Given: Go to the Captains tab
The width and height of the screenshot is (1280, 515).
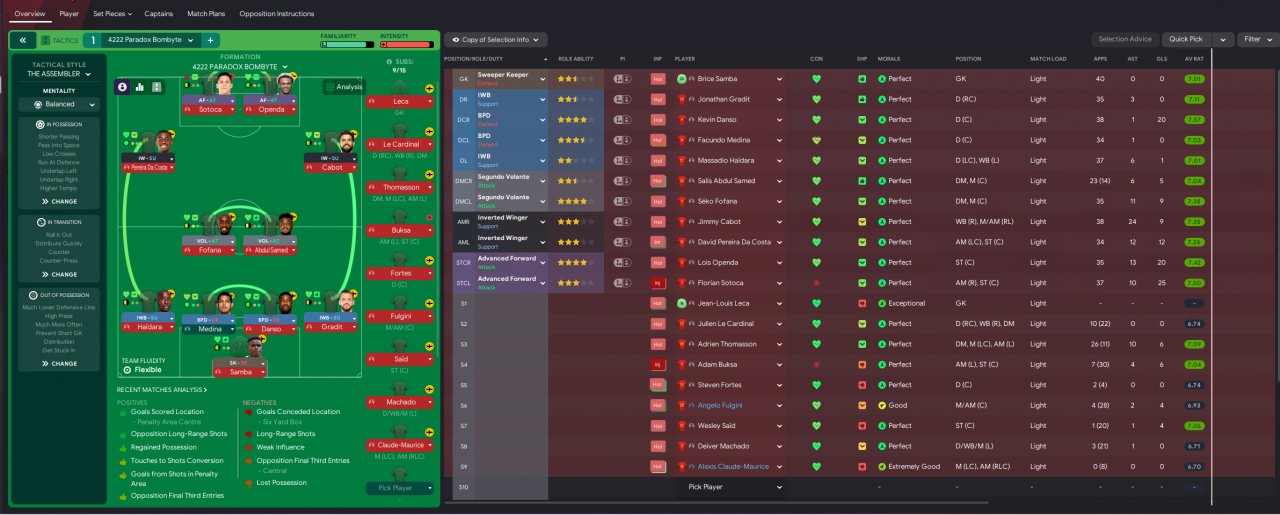Looking at the screenshot, I should pos(158,14).
